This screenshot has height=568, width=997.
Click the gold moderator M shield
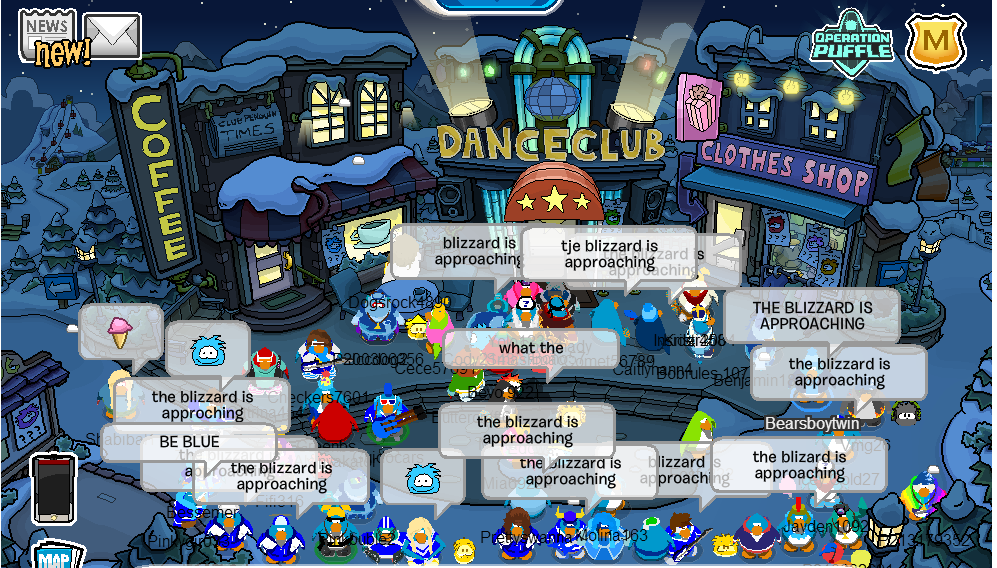[x=936, y=42]
